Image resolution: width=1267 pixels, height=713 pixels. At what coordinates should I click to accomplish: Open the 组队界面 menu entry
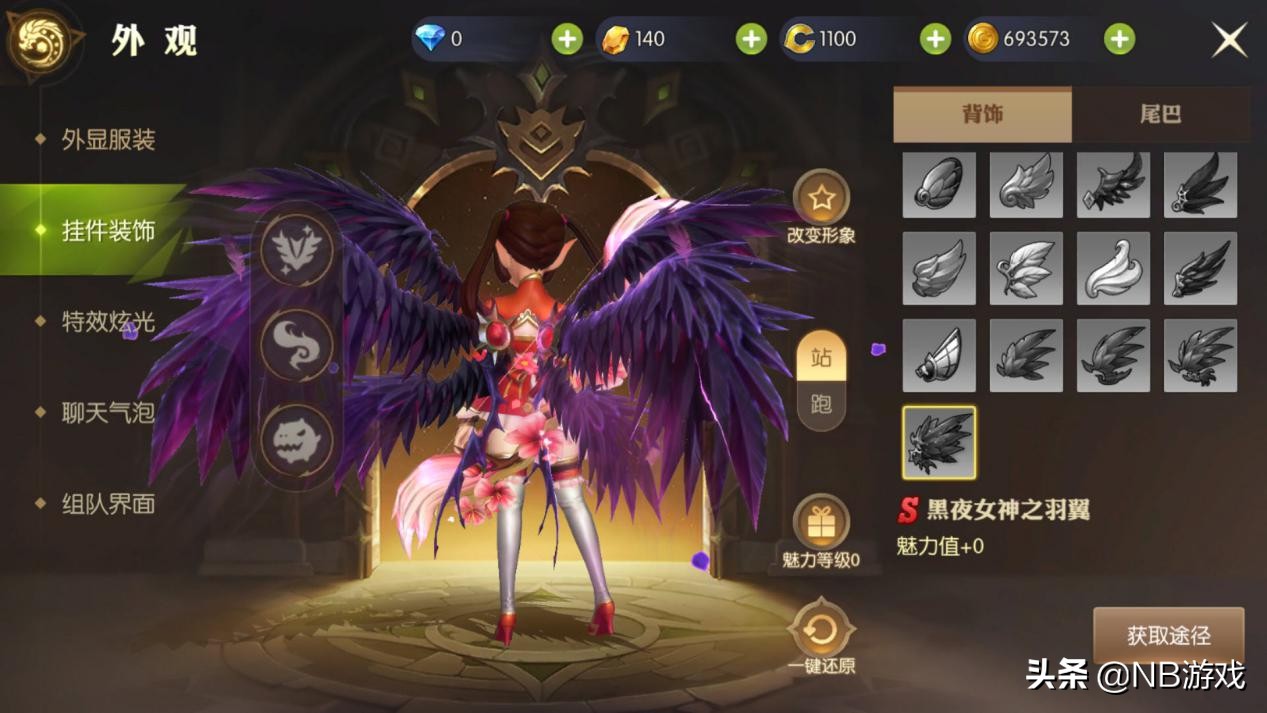point(108,504)
